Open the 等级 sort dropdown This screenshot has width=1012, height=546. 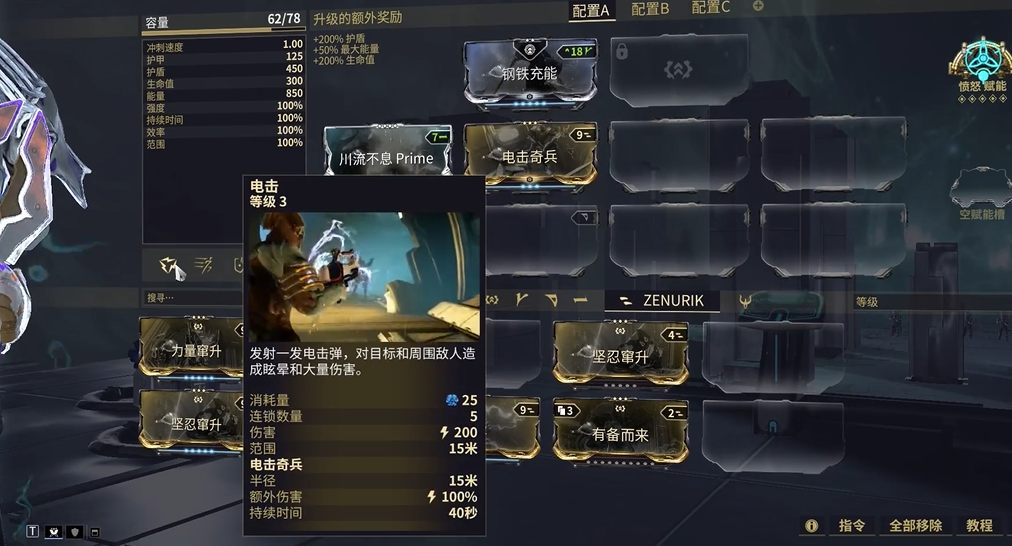click(x=930, y=301)
